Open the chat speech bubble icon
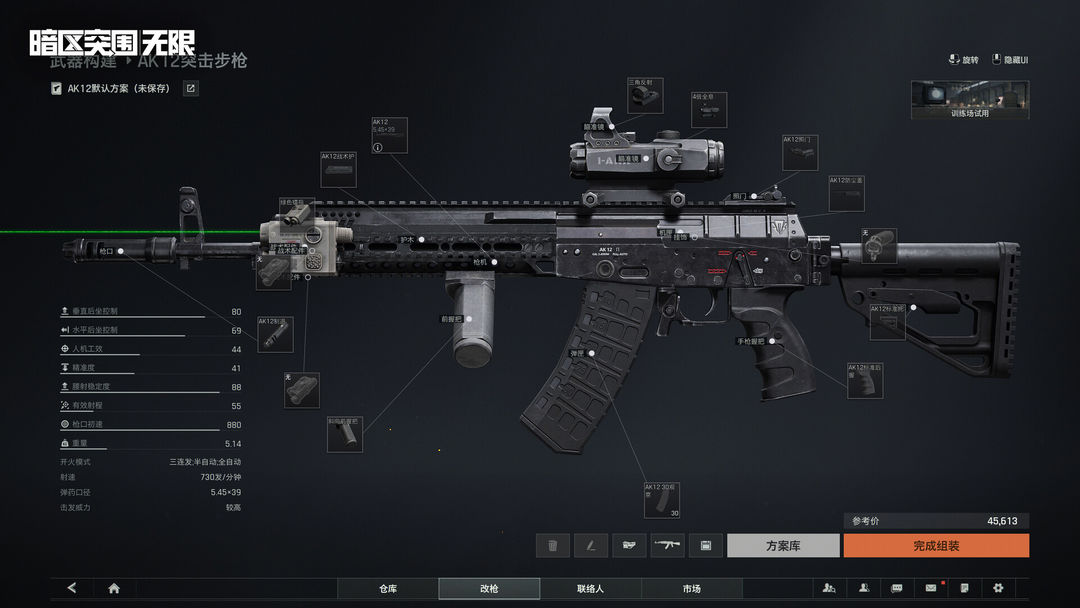The width and height of the screenshot is (1080, 608). click(896, 588)
